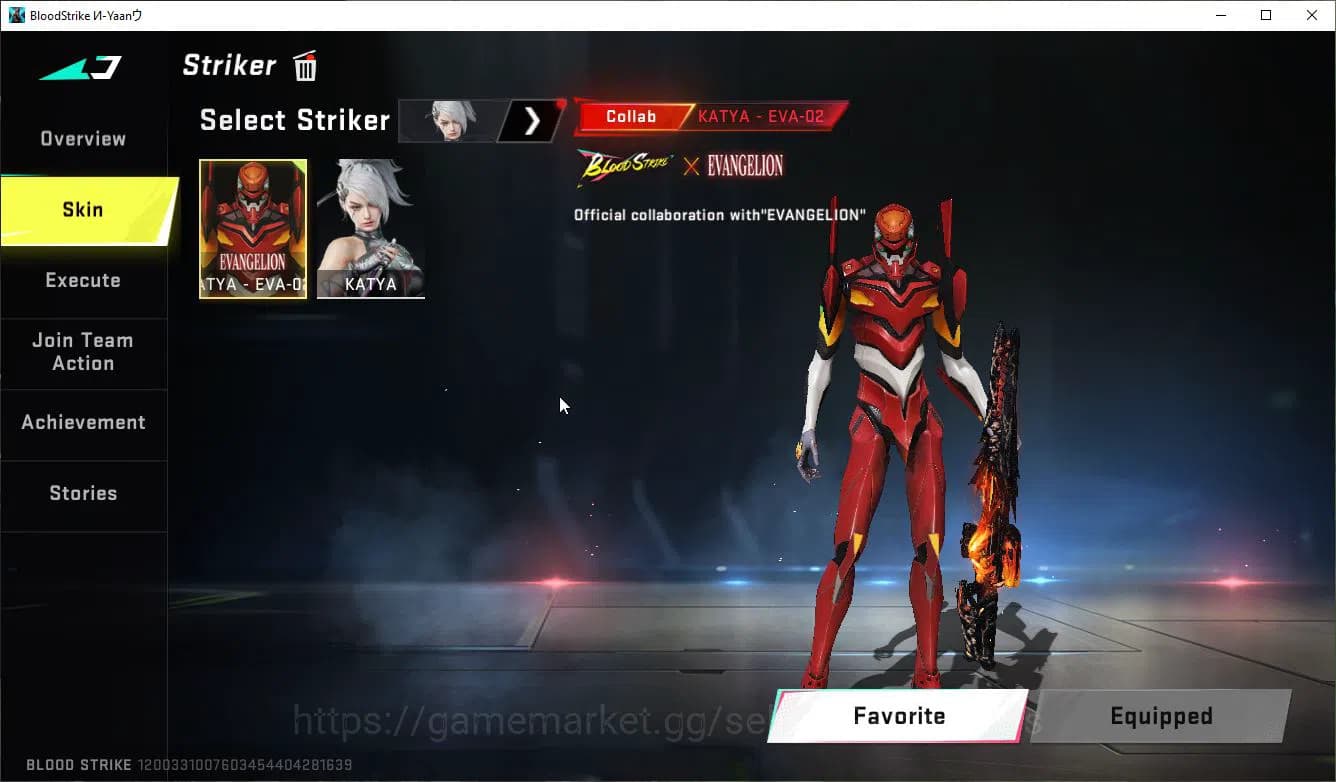Click the BloodStrike logo atop the sidebar
Viewport: 1336px width, 782px height.
coord(78,67)
